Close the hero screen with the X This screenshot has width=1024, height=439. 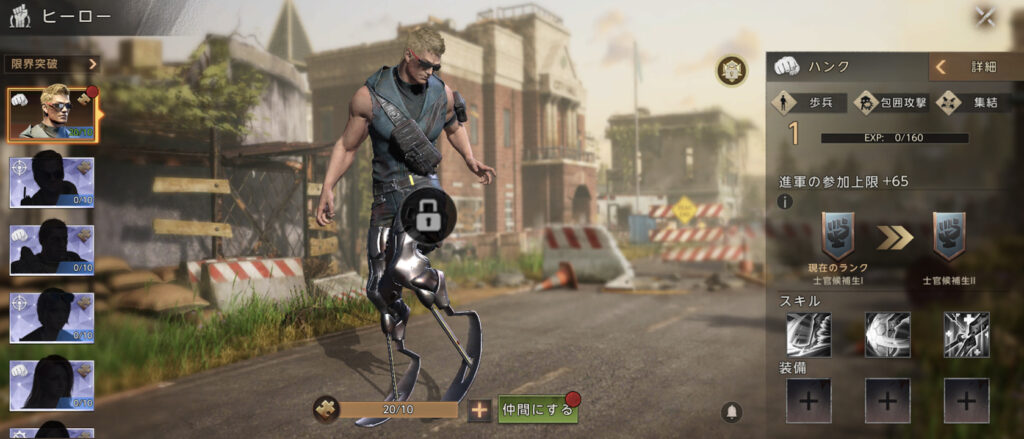click(985, 17)
